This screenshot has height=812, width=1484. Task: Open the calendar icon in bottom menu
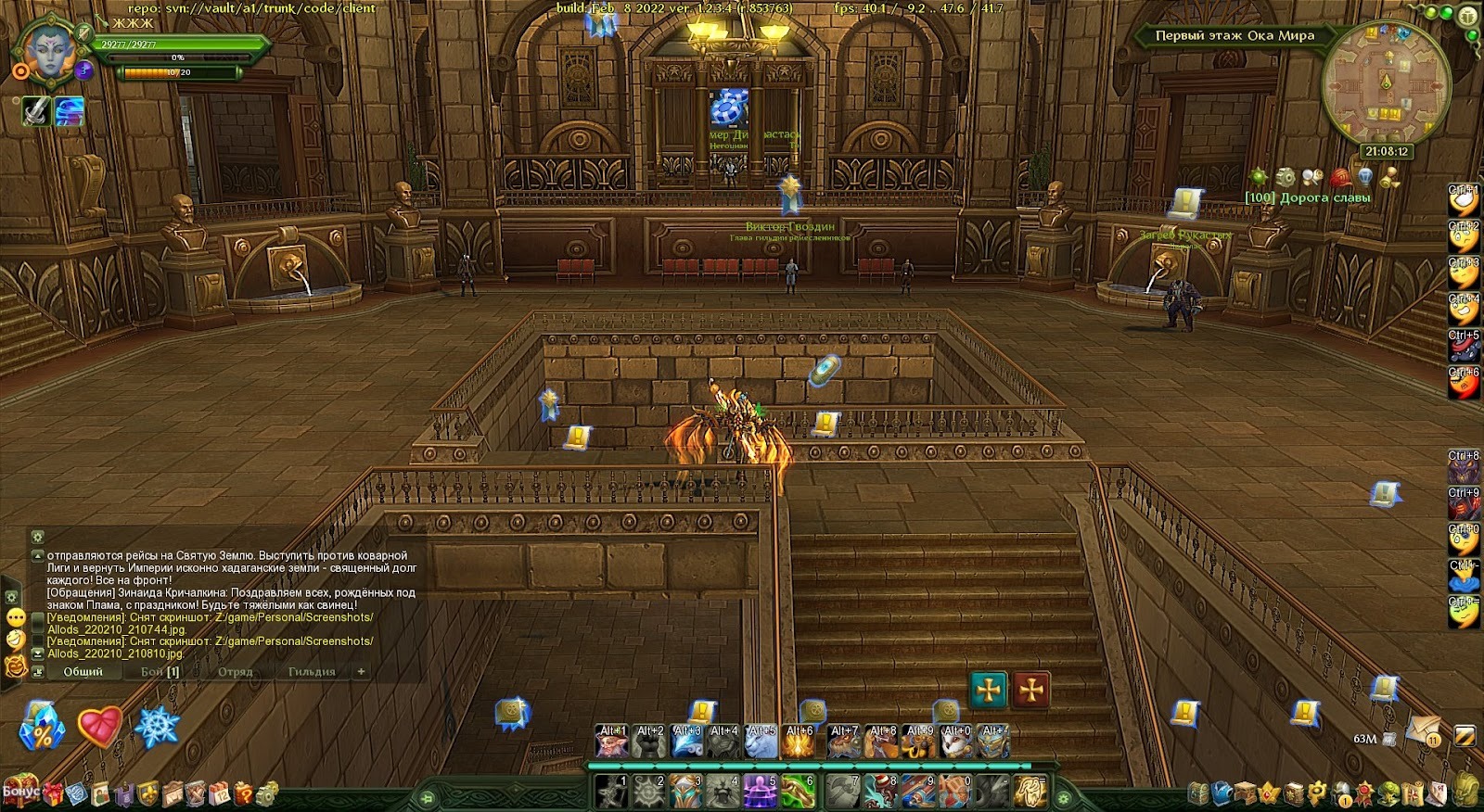(x=220, y=793)
